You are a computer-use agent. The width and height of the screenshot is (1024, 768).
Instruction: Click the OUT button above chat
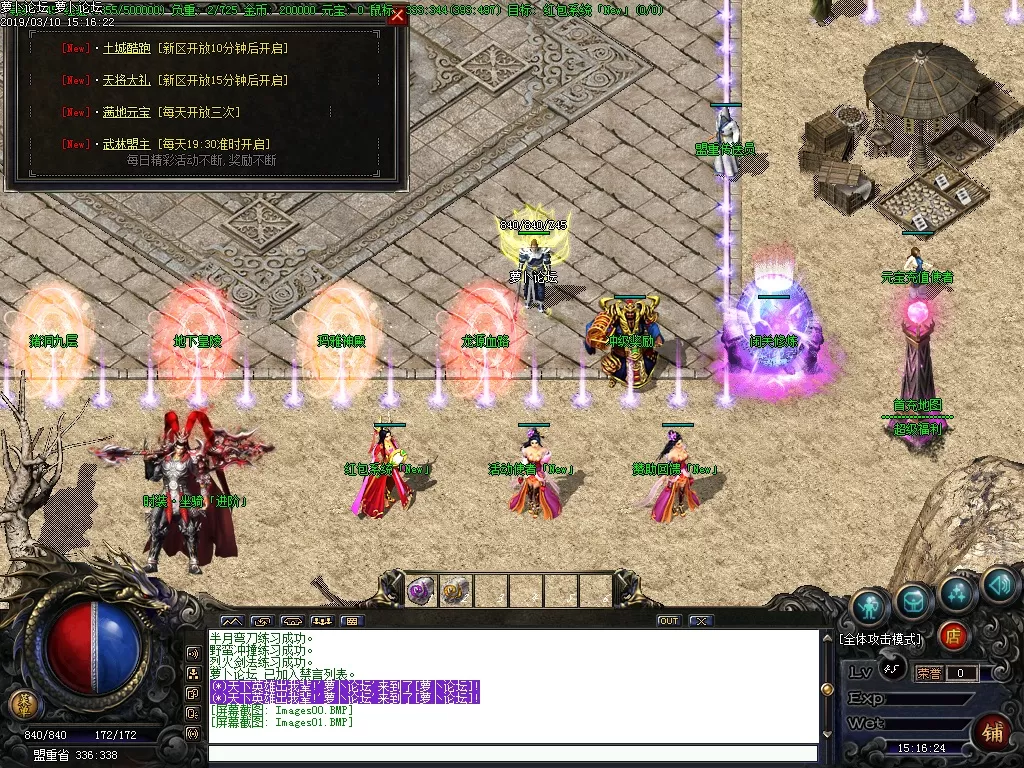[x=668, y=621]
